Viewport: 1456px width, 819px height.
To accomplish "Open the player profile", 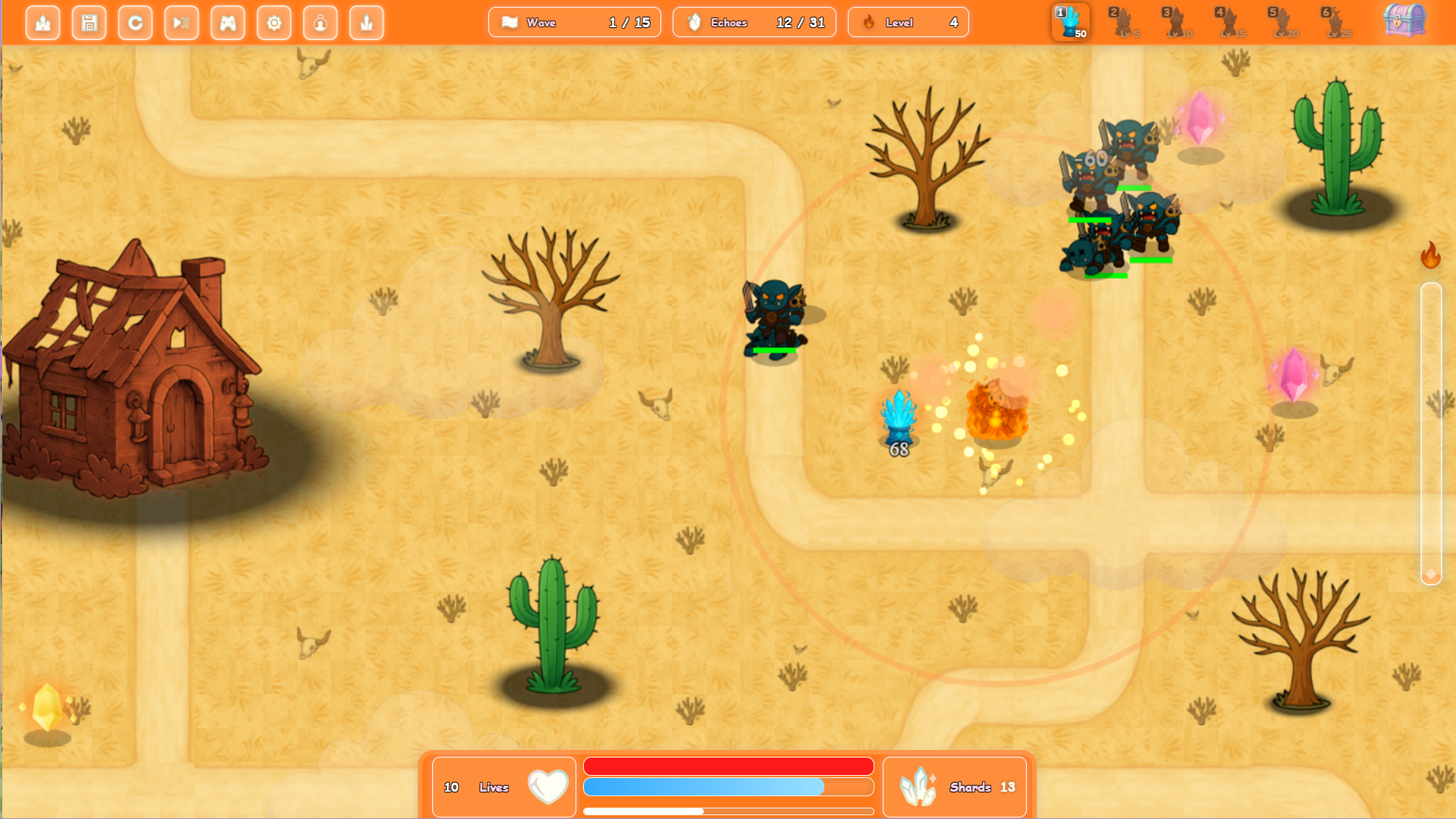I will (320, 22).
